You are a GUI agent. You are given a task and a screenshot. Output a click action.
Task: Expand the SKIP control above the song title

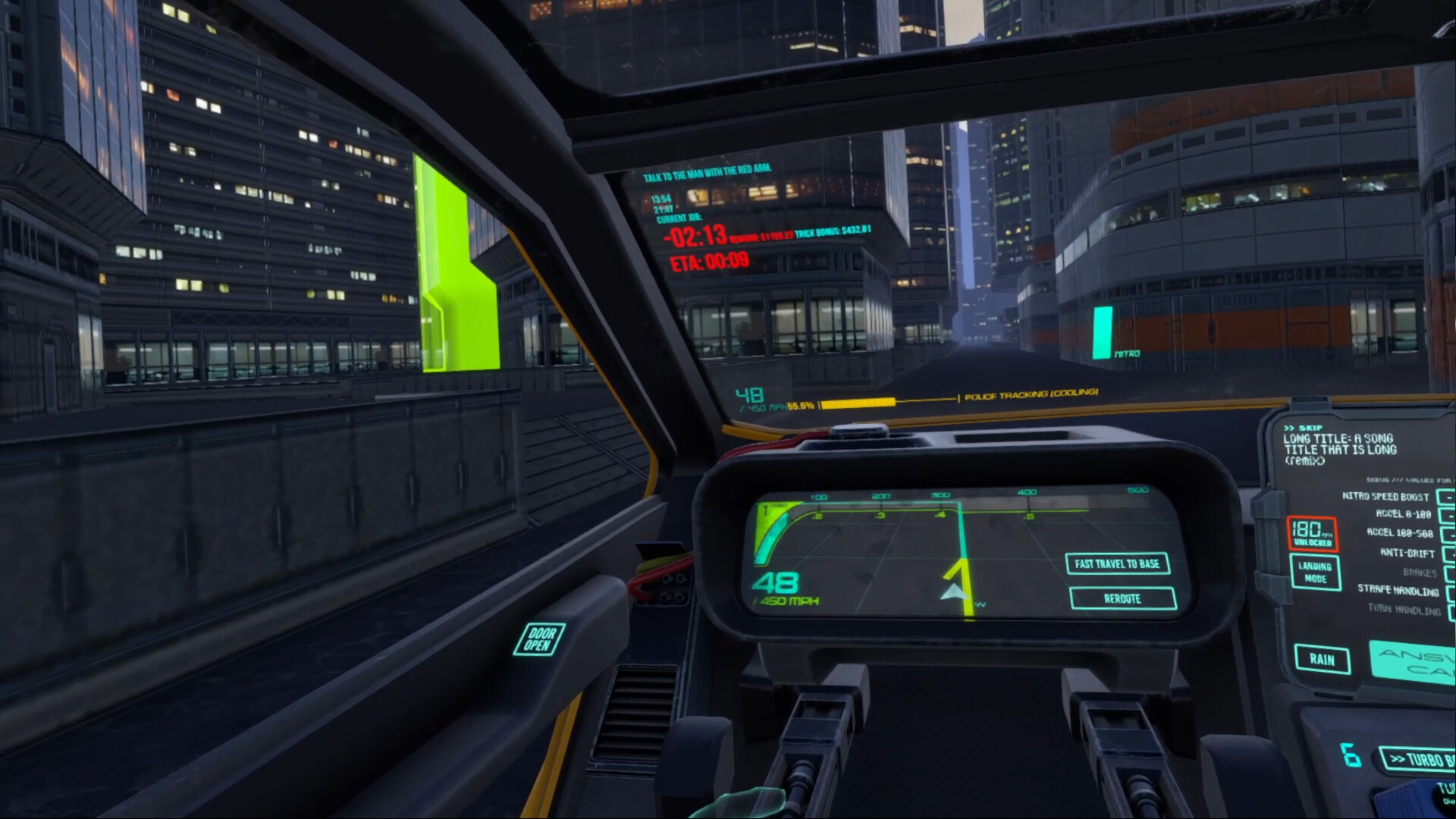pyautogui.click(x=1305, y=427)
